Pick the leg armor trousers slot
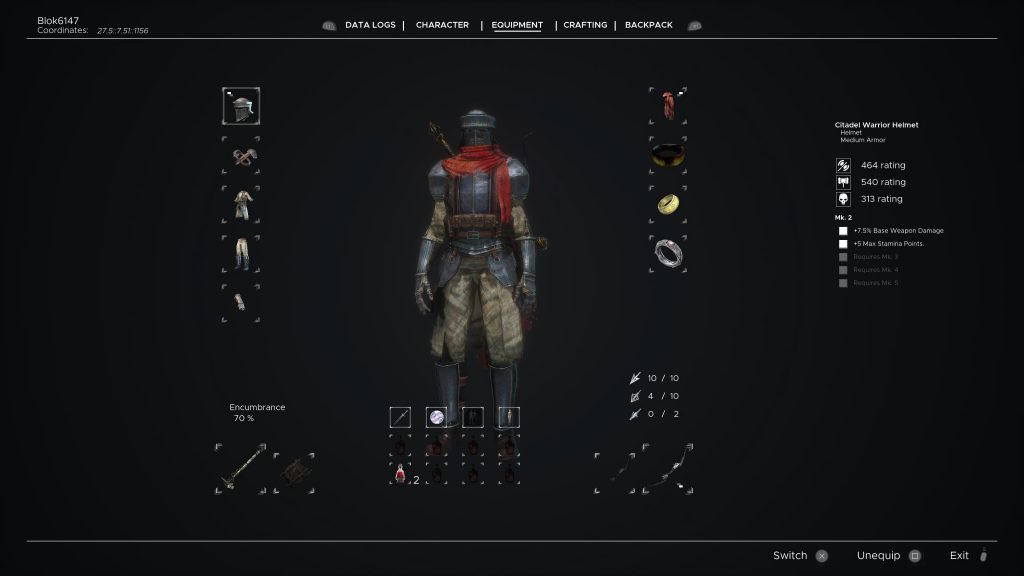The height and width of the screenshot is (576, 1024). coord(241,253)
